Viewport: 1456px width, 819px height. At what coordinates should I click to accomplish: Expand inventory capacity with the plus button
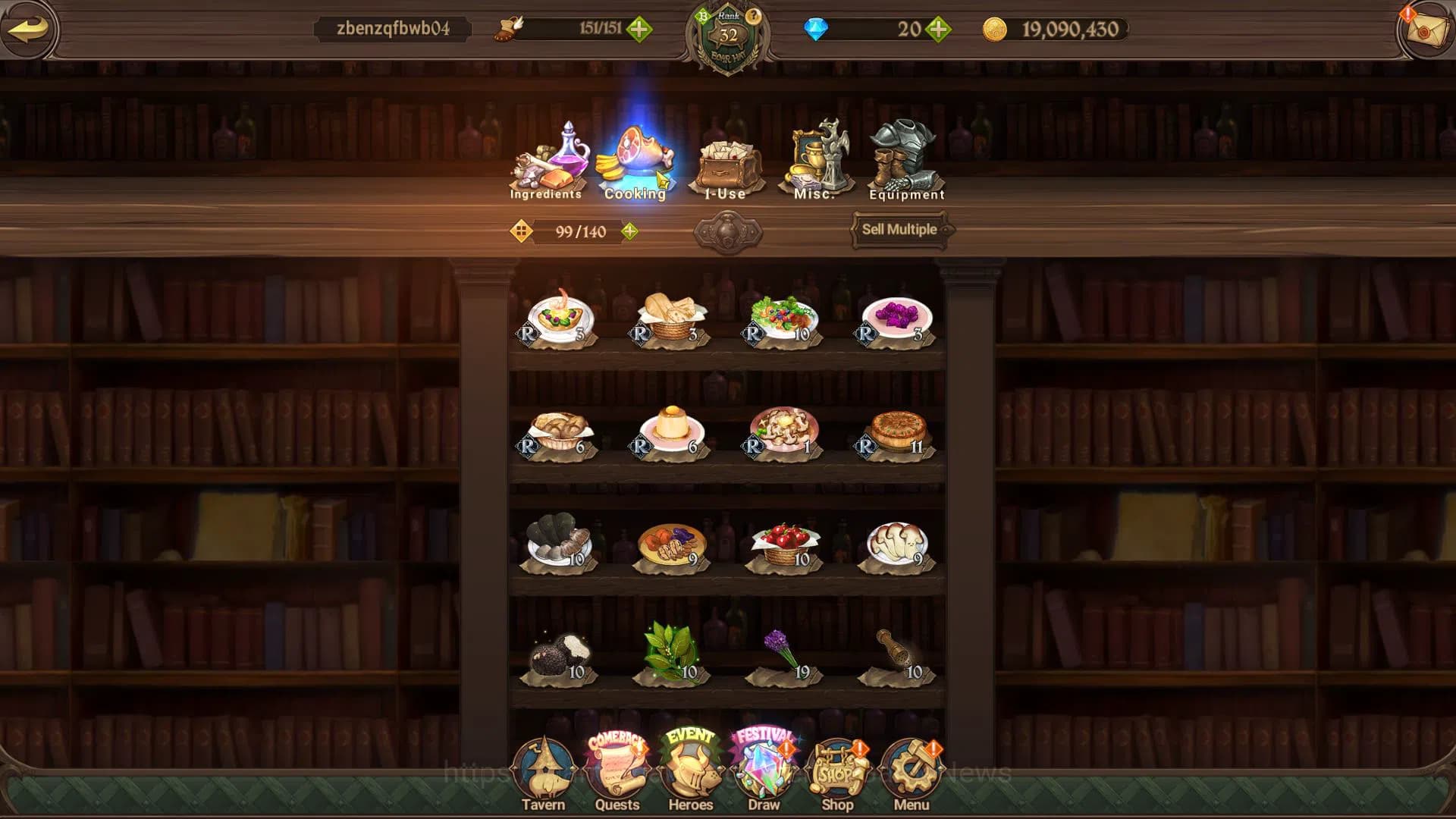[x=629, y=231]
